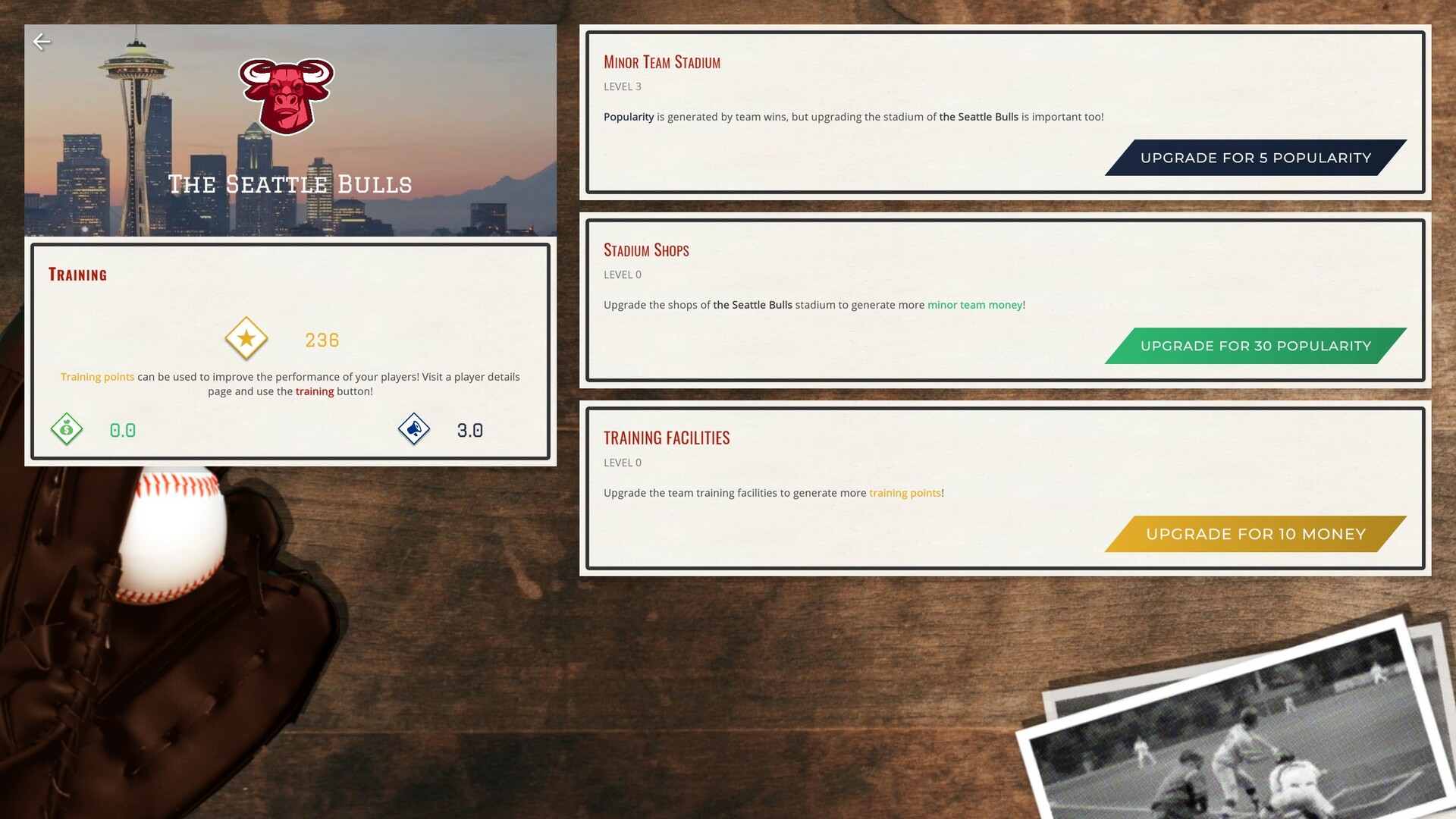Upgrade Stadium Shops for 30 popularity

pos(1255,346)
